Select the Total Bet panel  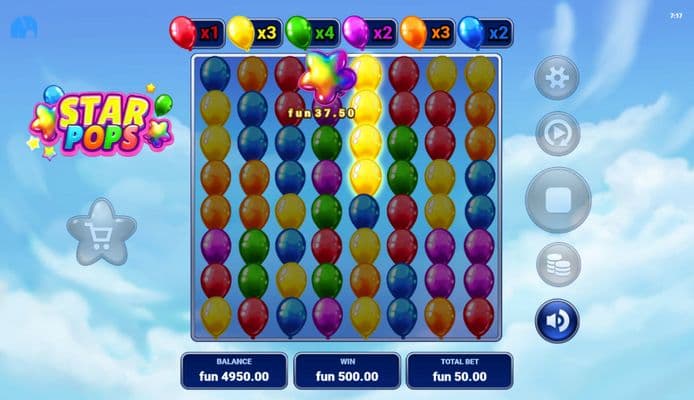point(459,370)
